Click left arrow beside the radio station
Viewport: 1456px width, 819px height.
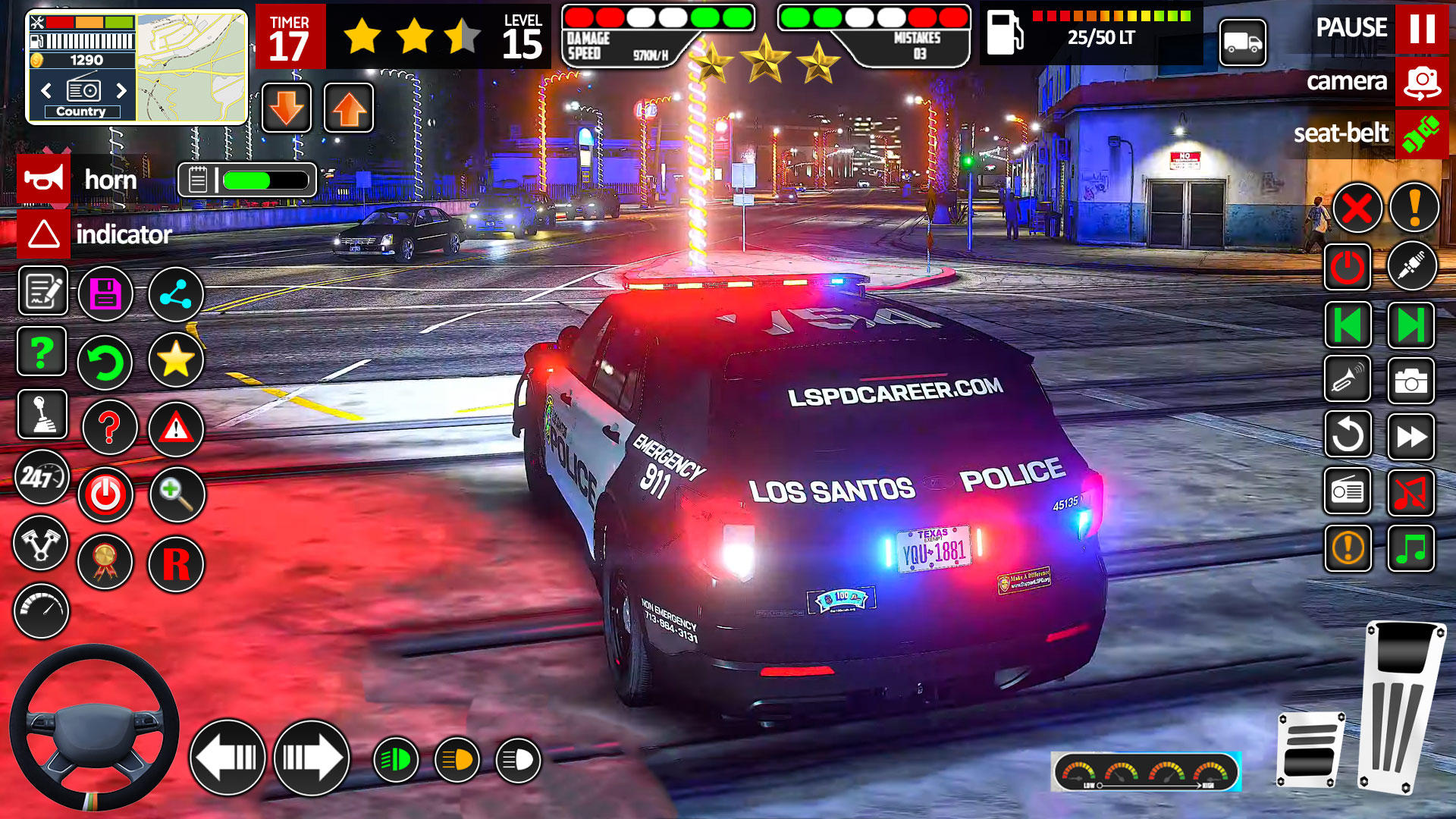45,89
